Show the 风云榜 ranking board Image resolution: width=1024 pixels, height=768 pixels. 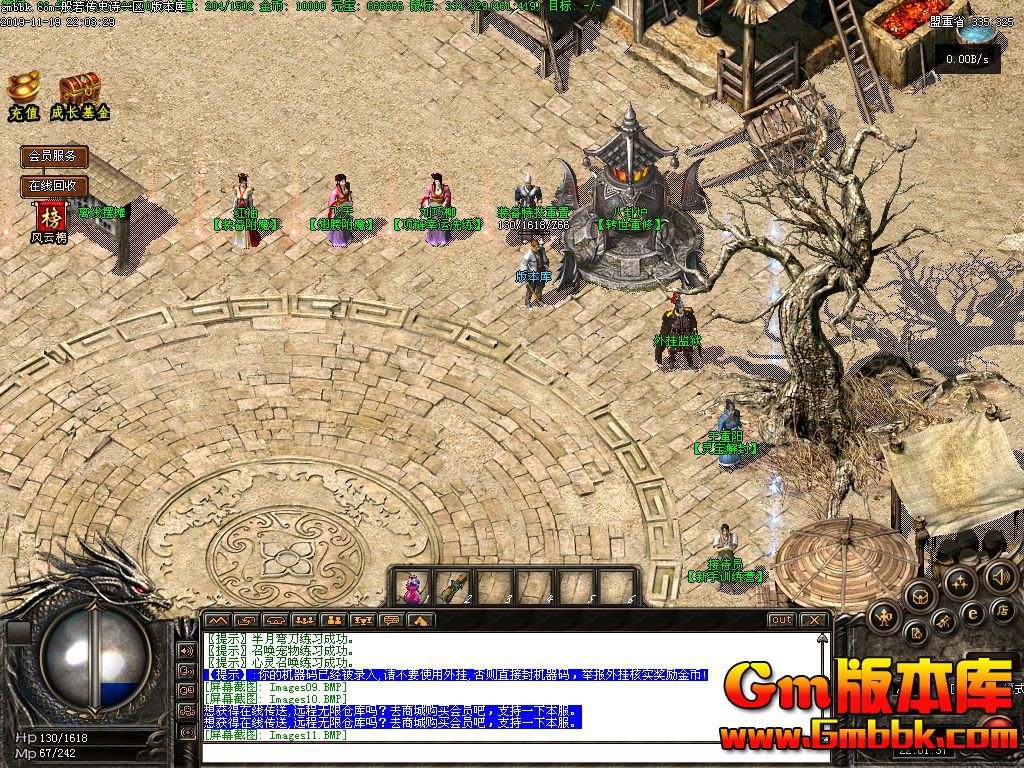[50, 222]
